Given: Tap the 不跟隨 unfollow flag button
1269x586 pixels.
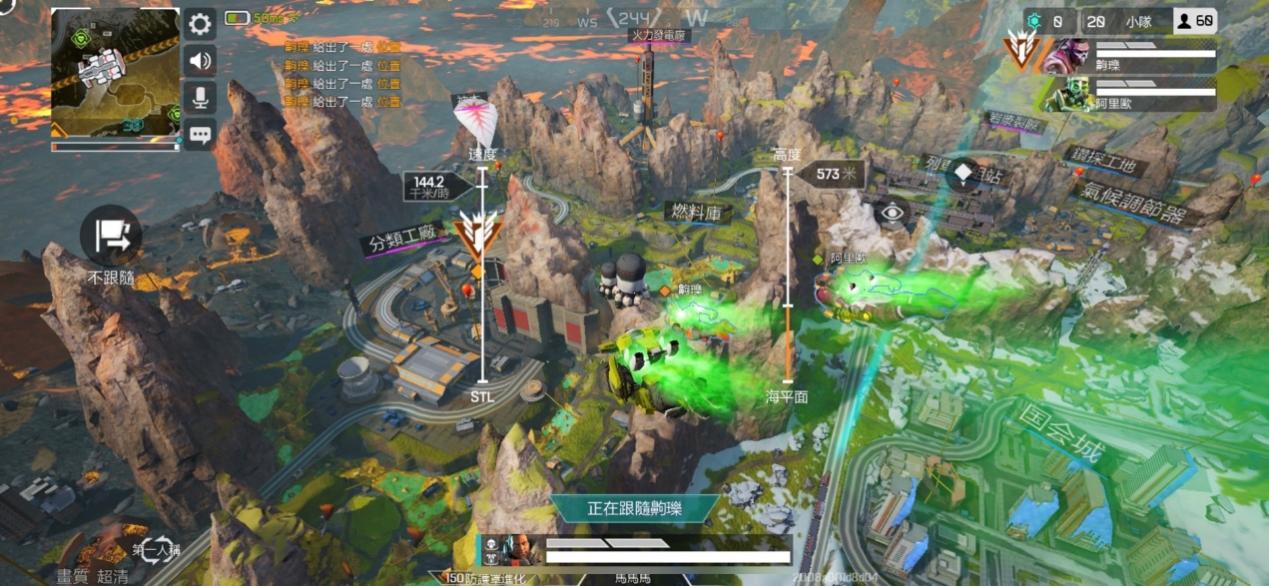Looking at the screenshot, I should [x=111, y=236].
